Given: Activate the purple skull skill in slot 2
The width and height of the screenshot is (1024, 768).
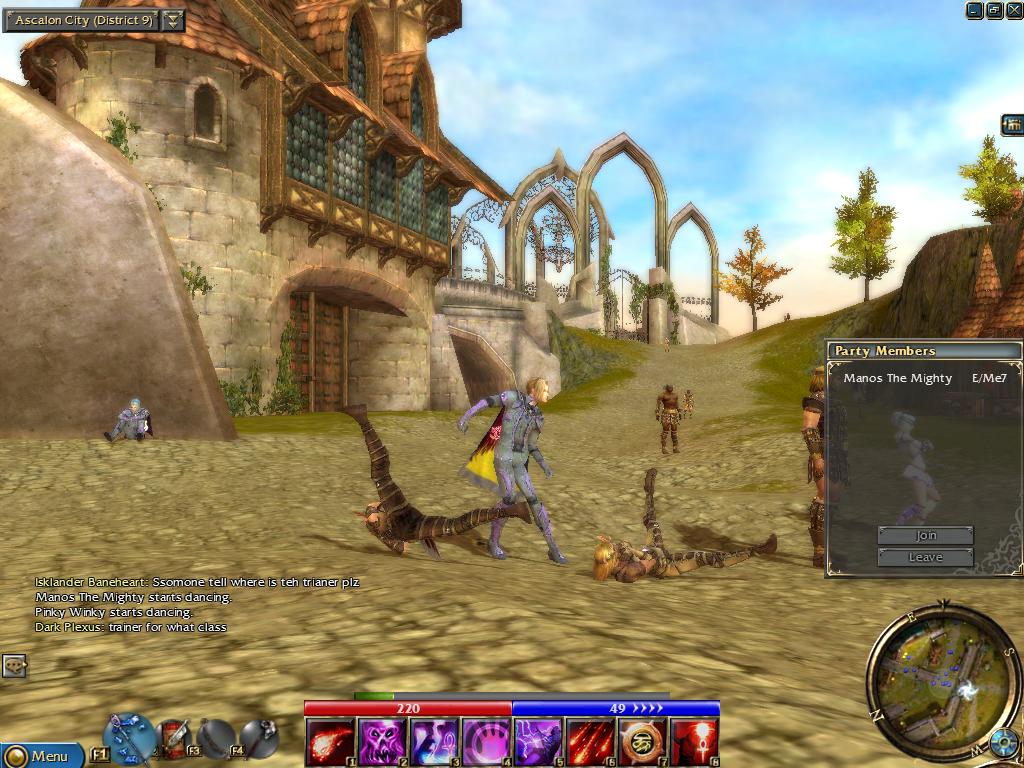Looking at the screenshot, I should (x=382, y=742).
